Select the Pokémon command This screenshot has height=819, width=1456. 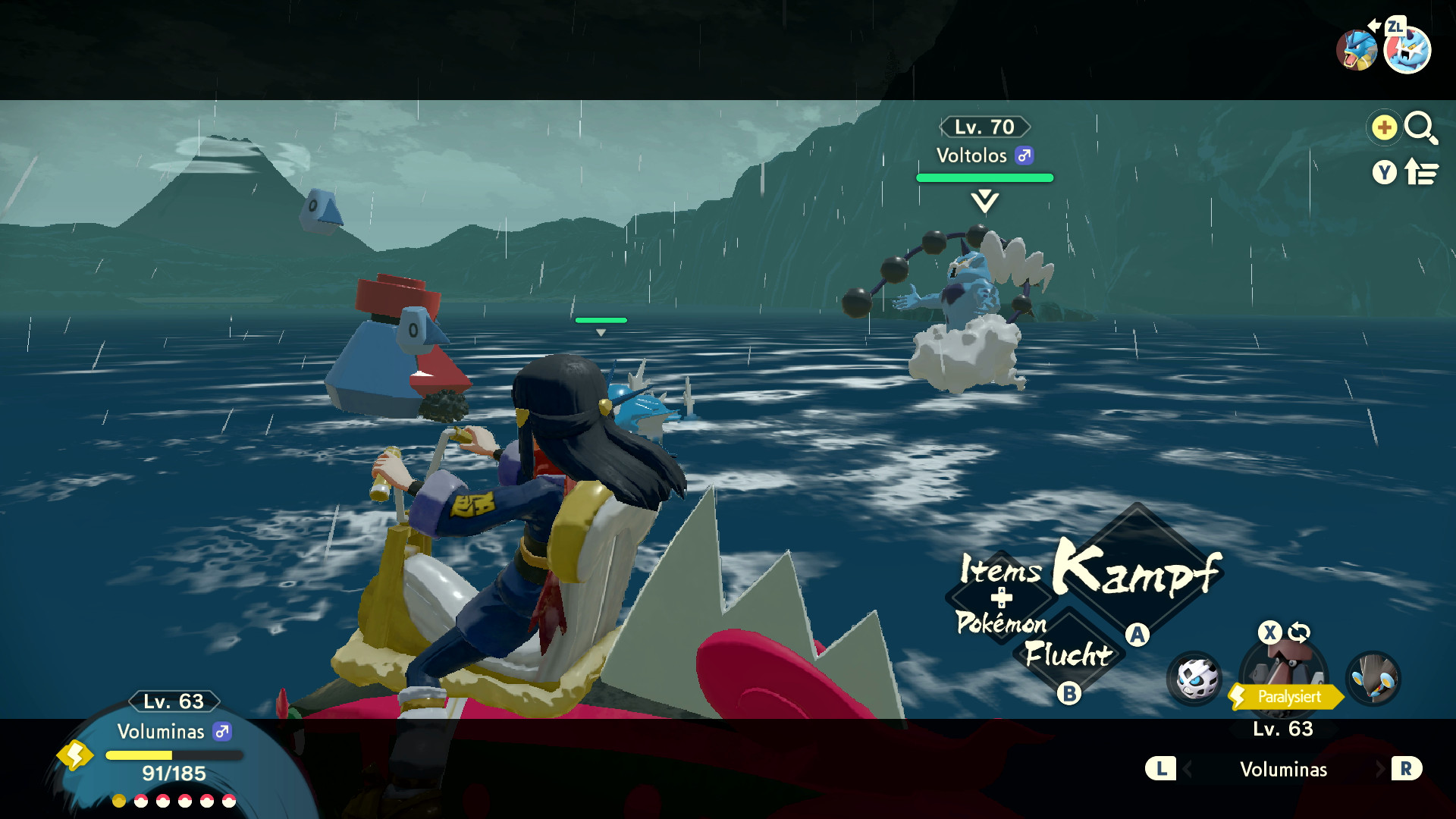tap(1001, 623)
